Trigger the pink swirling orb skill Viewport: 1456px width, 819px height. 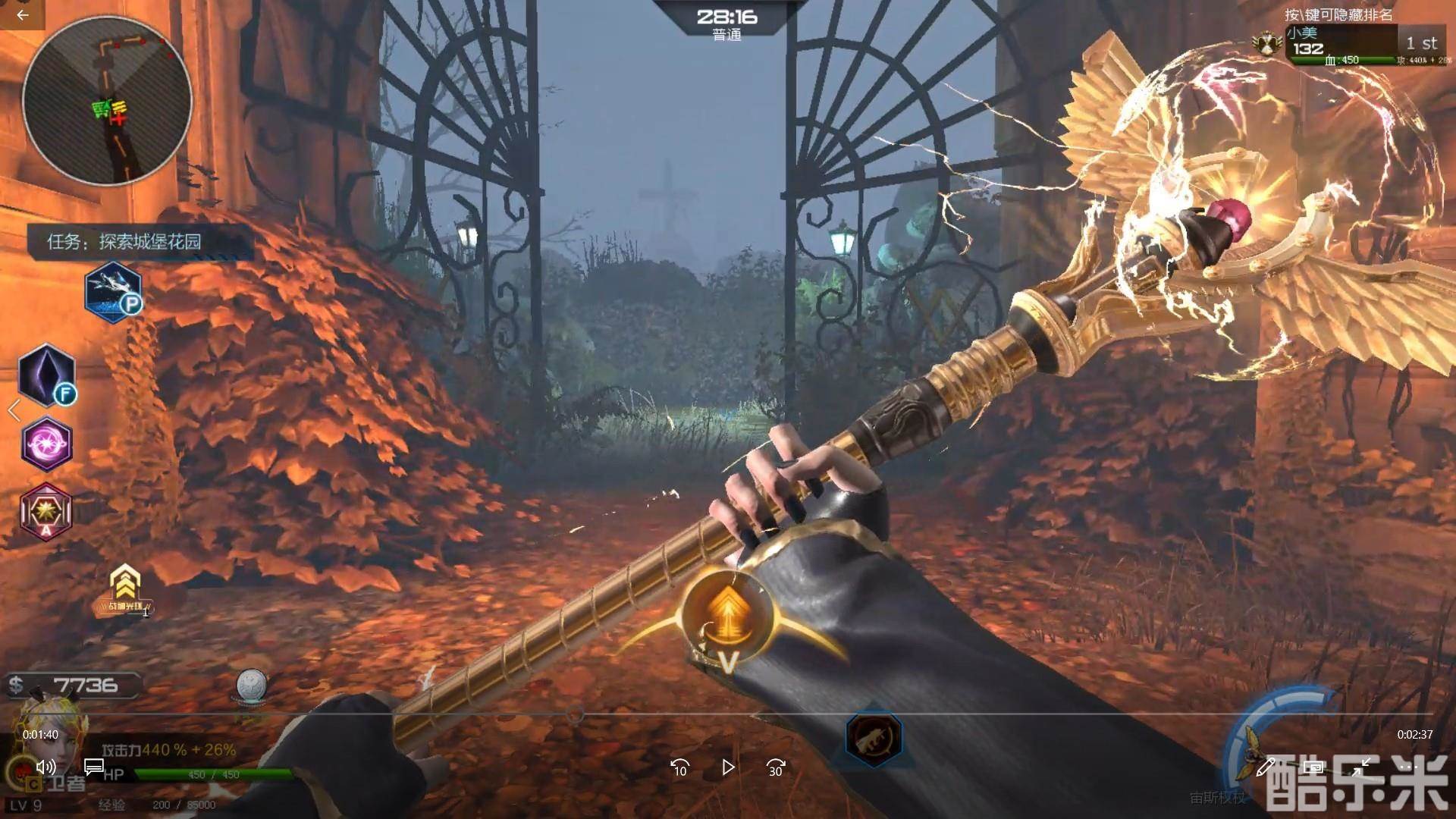(x=47, y=444)
